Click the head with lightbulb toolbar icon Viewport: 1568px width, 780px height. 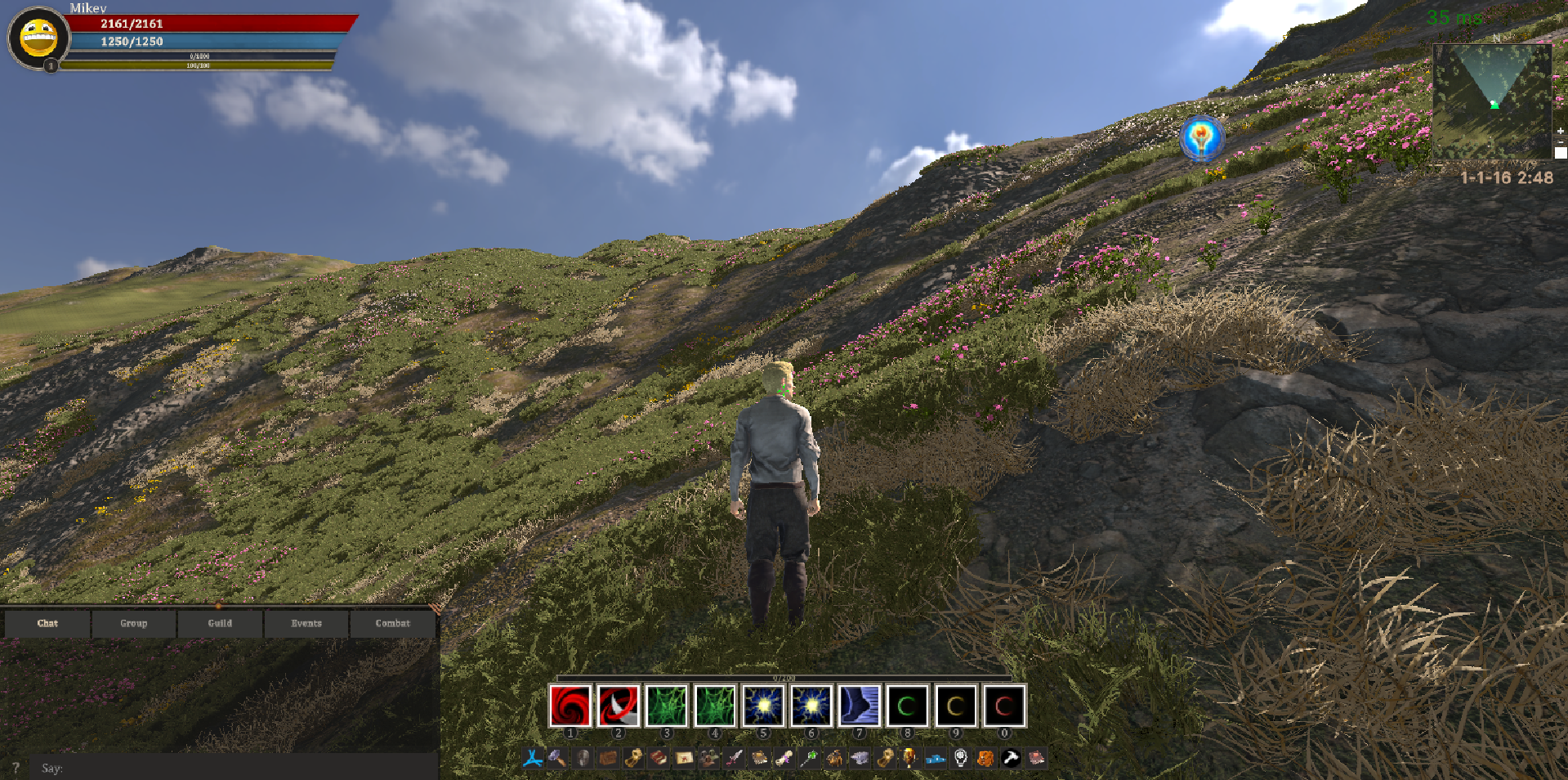pos(961,758)
